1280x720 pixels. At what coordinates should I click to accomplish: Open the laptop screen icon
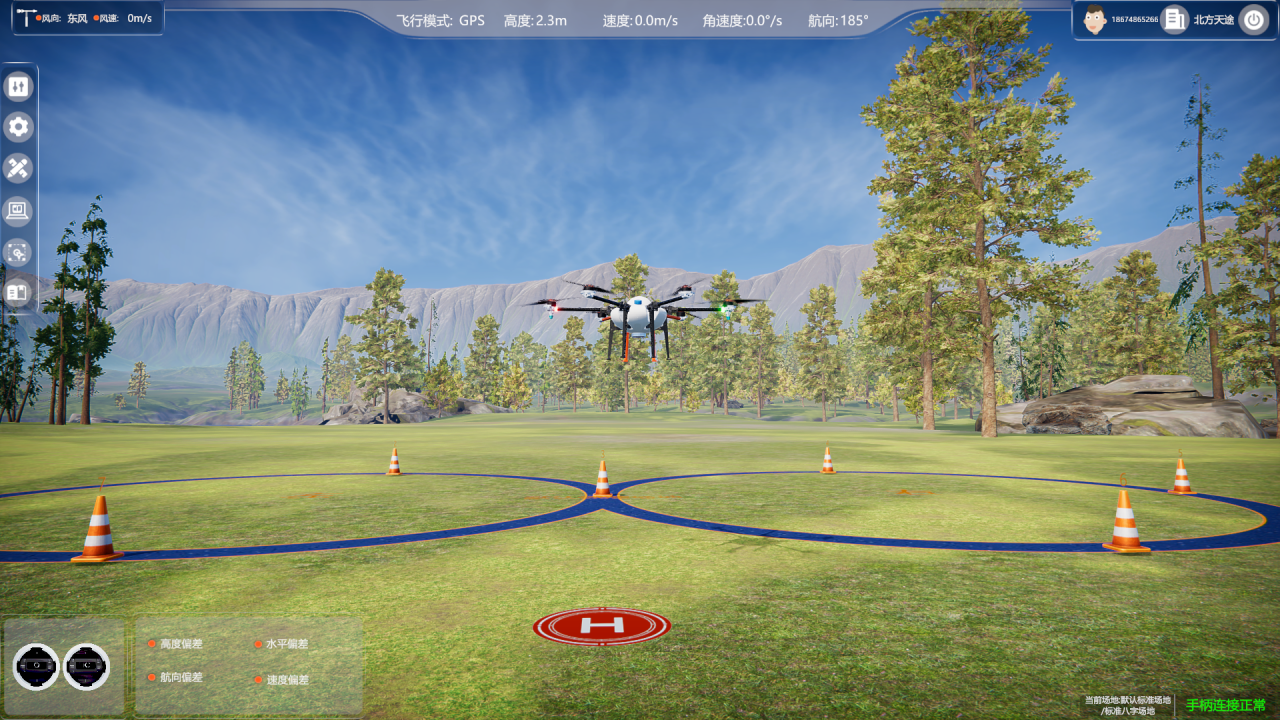[x=18, y=210]
